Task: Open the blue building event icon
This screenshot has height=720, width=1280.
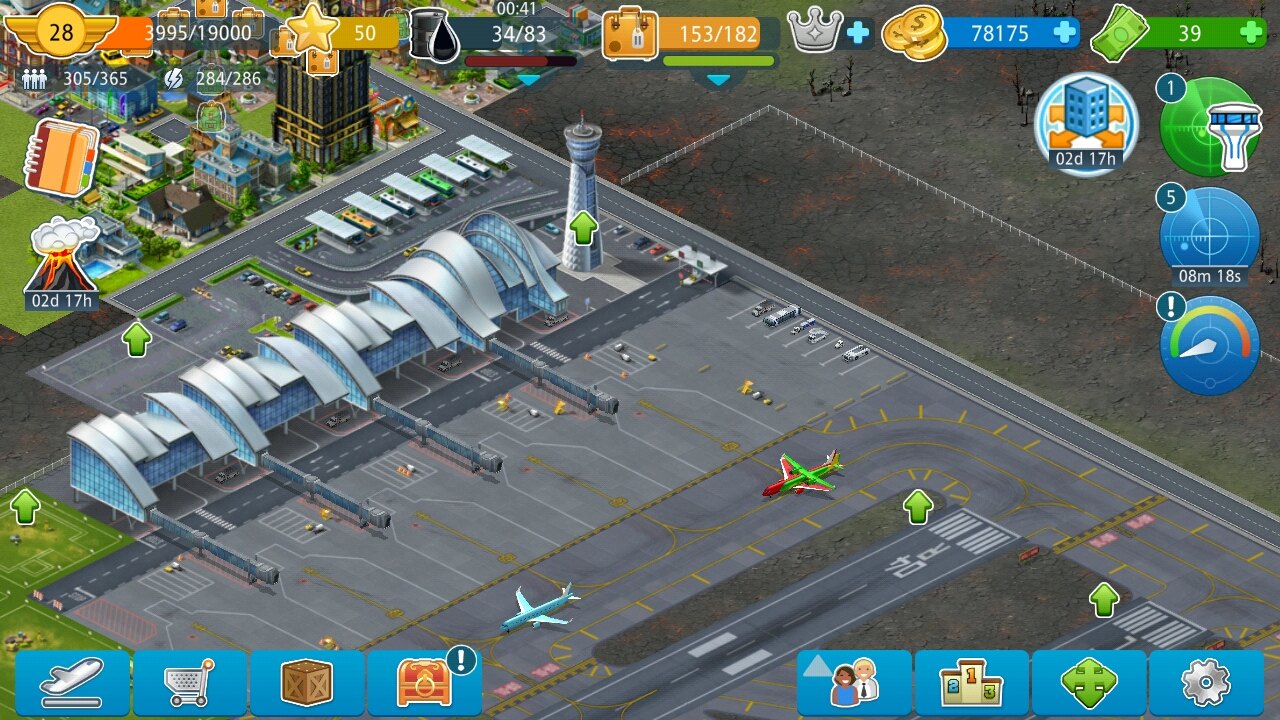Action: pyautogui.click(x=1086, y=124)
